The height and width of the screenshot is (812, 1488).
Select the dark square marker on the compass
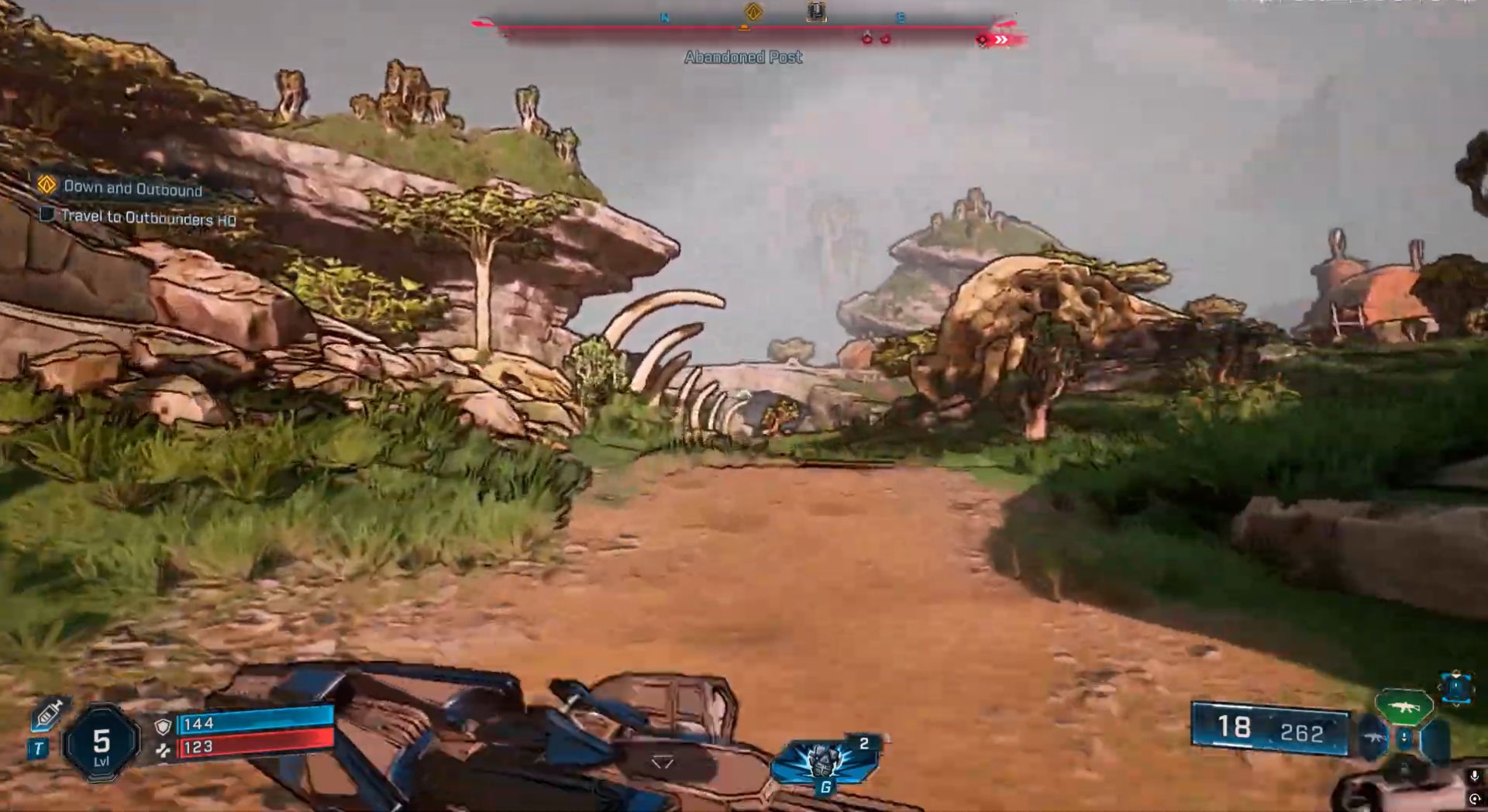816,12
